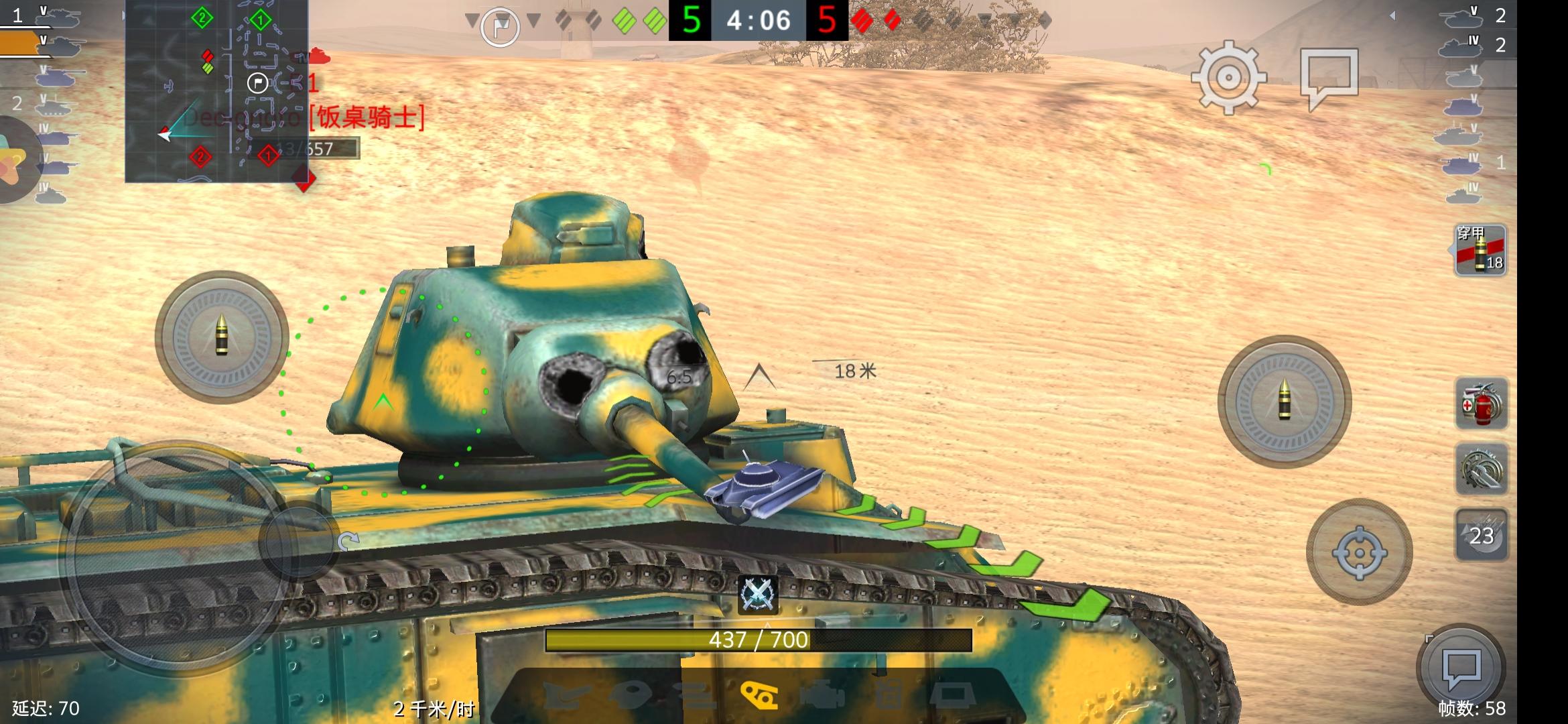Tap the base capture flag indicator
The image size is (1568, 724).
pos(499,26)
